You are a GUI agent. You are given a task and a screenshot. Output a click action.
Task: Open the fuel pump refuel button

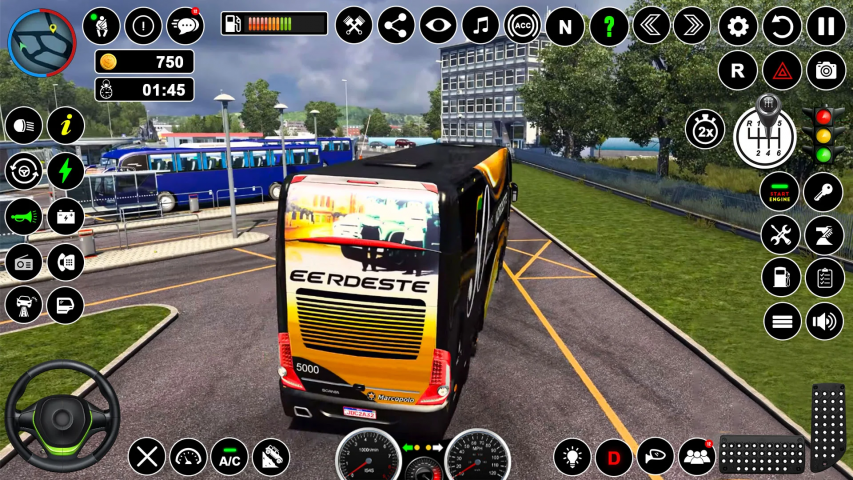tap(780, 278)
